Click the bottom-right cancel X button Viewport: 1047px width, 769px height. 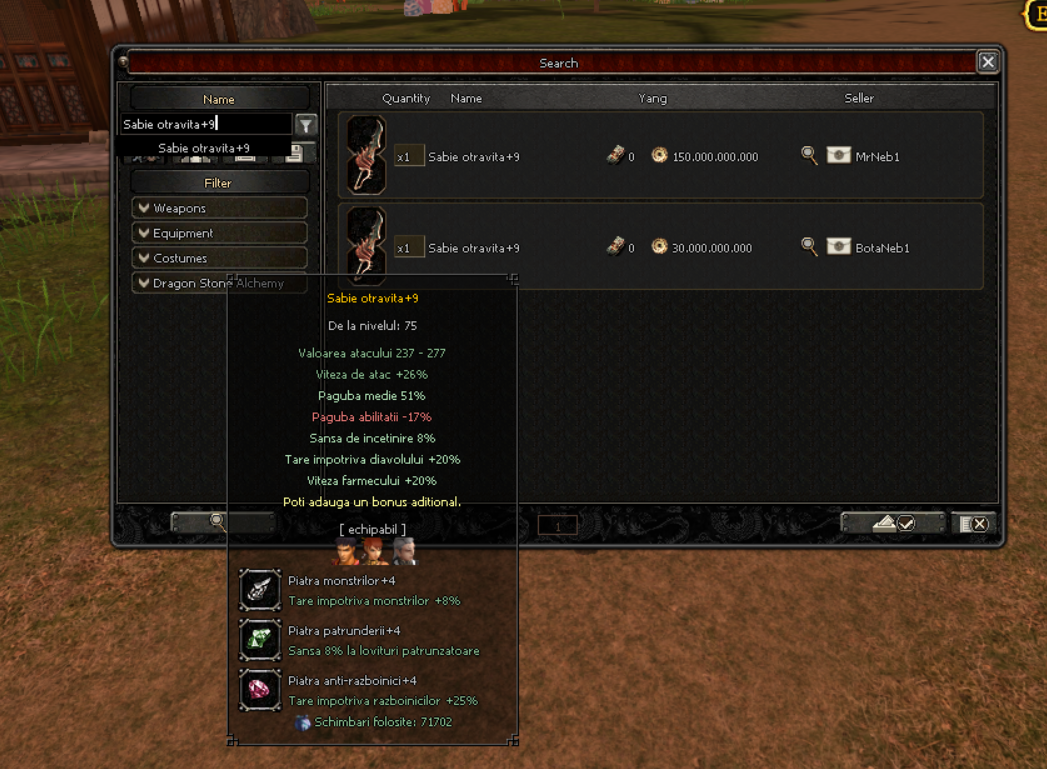[x=974, y=523]
